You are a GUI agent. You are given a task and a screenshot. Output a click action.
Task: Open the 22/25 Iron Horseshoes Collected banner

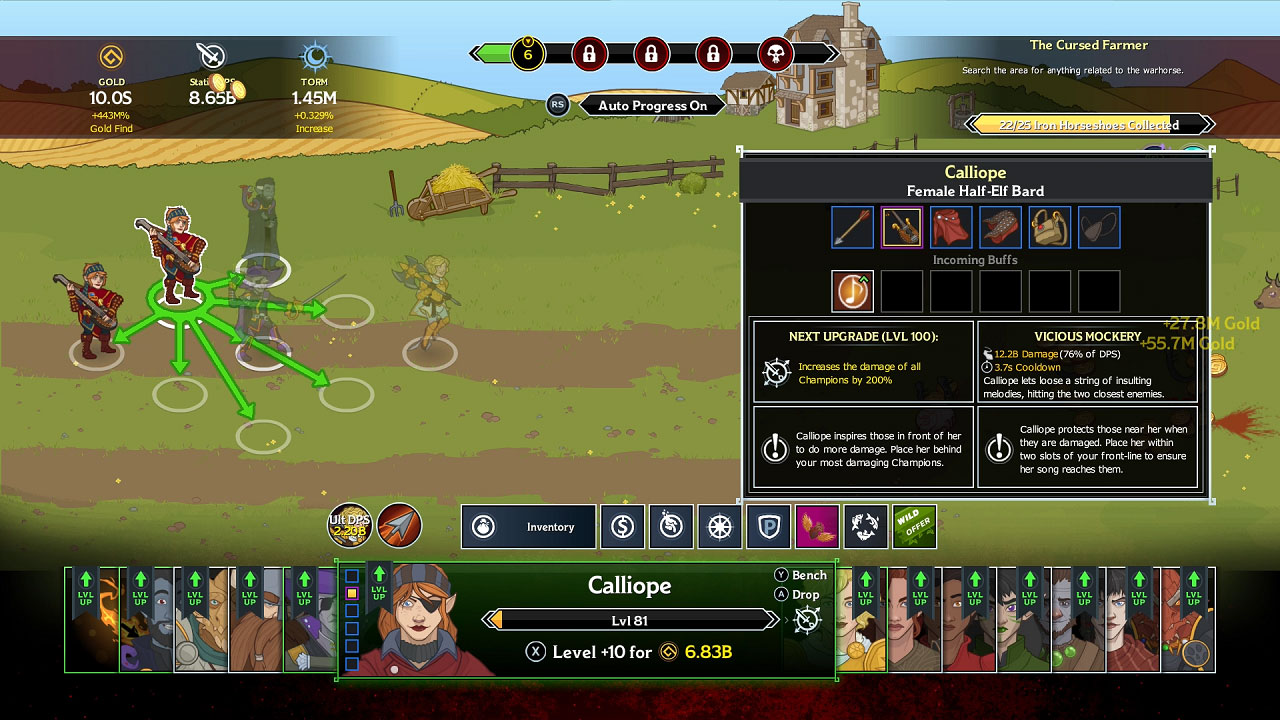click(x=1090, y=124)
